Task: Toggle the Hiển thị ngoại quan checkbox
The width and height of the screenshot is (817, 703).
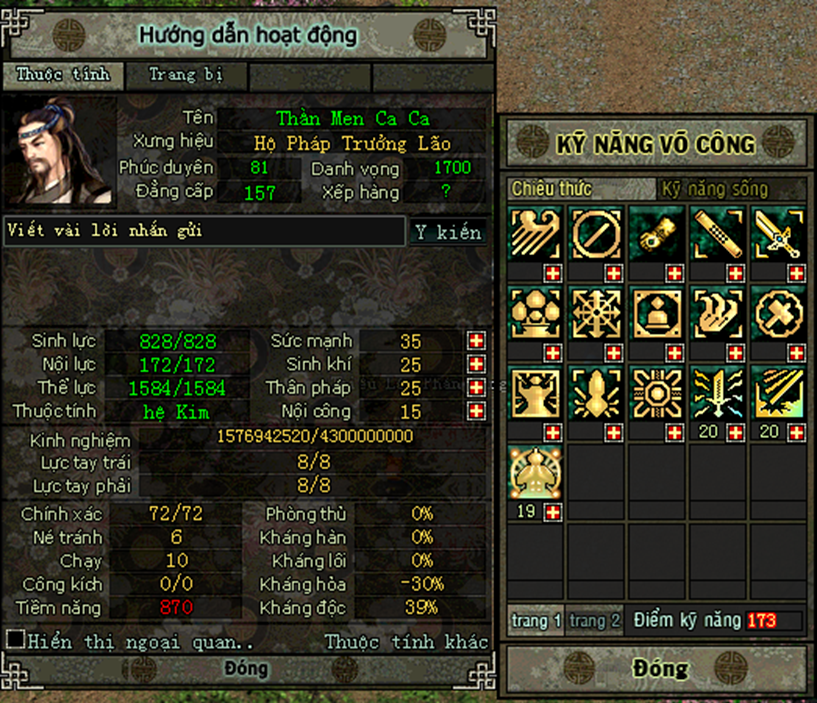Action: tap(16, 639)
